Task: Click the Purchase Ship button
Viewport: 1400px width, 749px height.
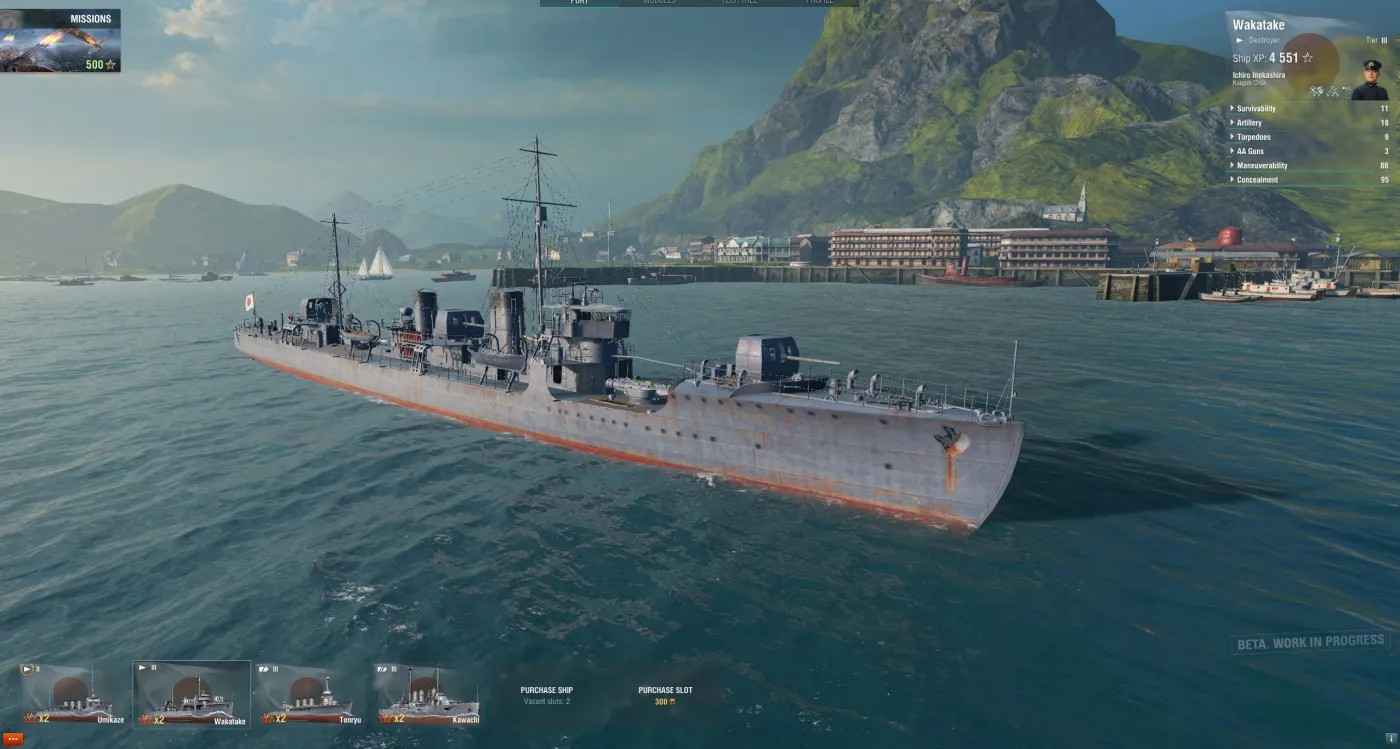Action: [x=546, y=689]
